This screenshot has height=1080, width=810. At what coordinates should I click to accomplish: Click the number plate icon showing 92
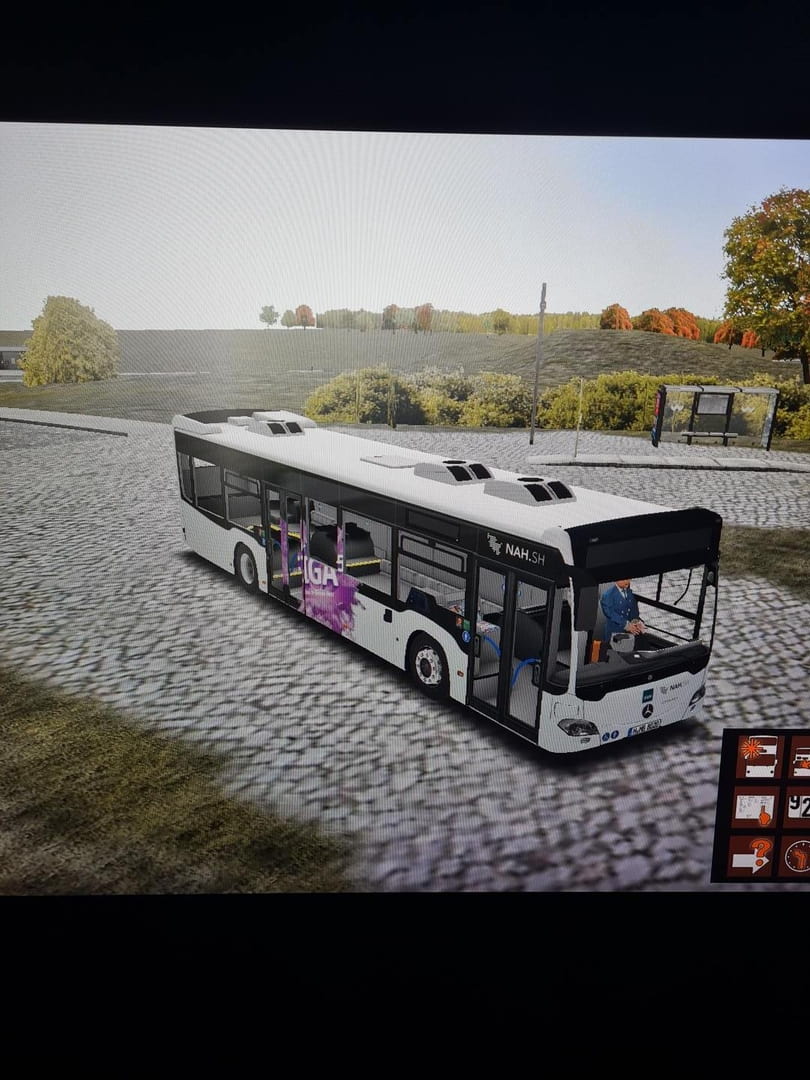pyautogui.click(x=798, y=806)
